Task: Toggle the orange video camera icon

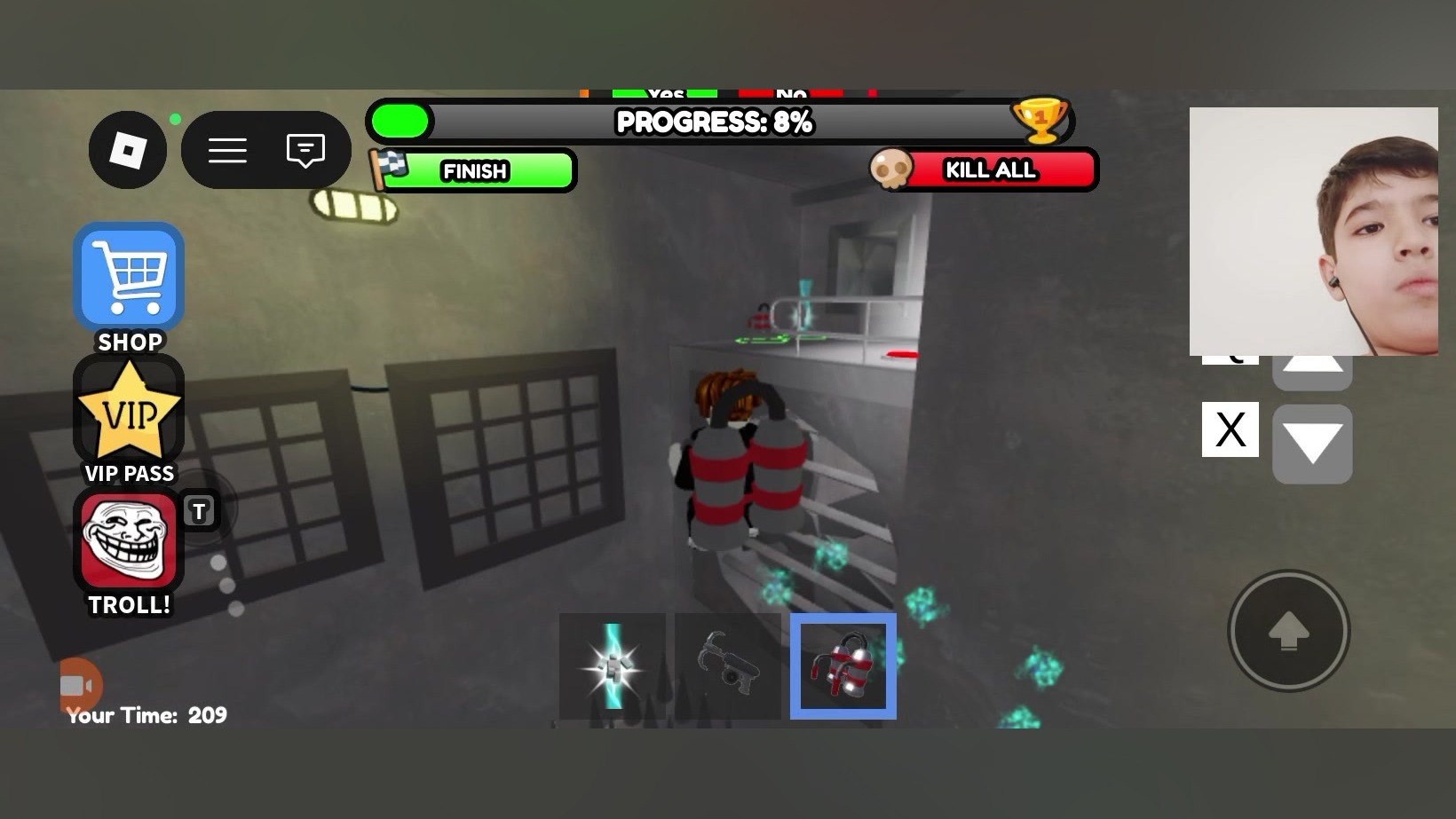Action: pyautogui.click(x=79, y=686)
